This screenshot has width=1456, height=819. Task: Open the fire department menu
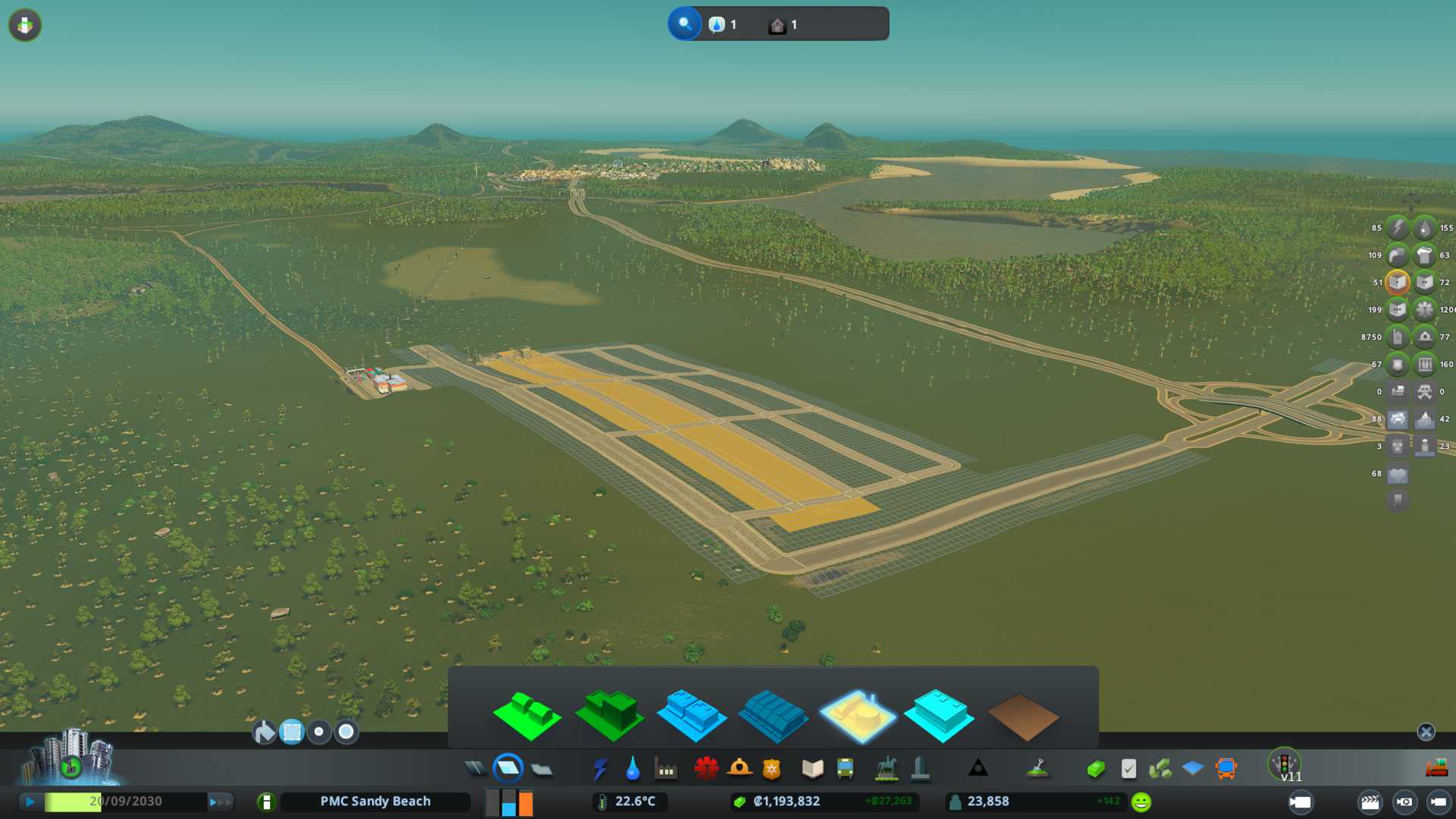(x=739, y=769)
